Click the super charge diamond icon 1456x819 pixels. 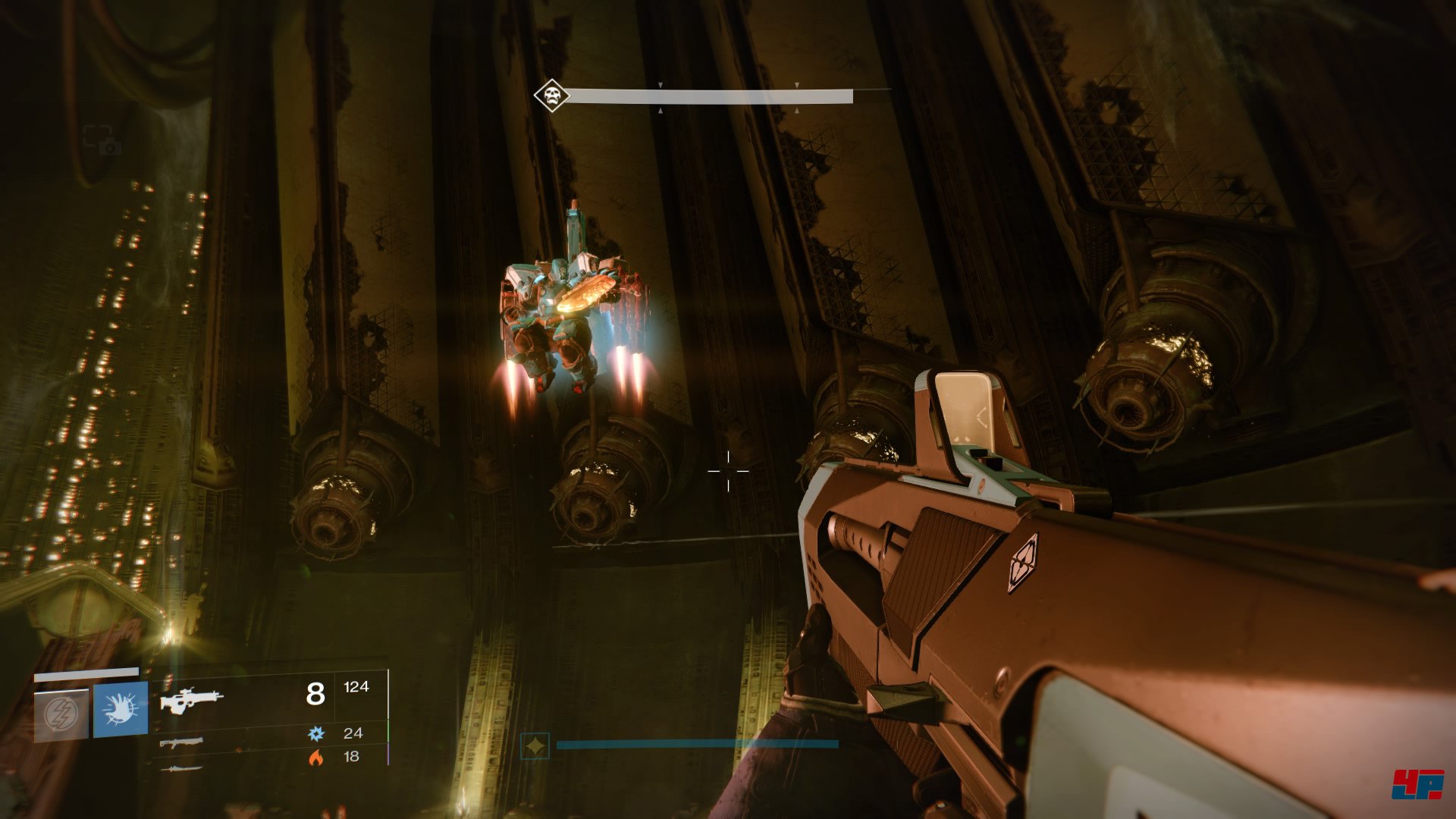coord(535,746)
